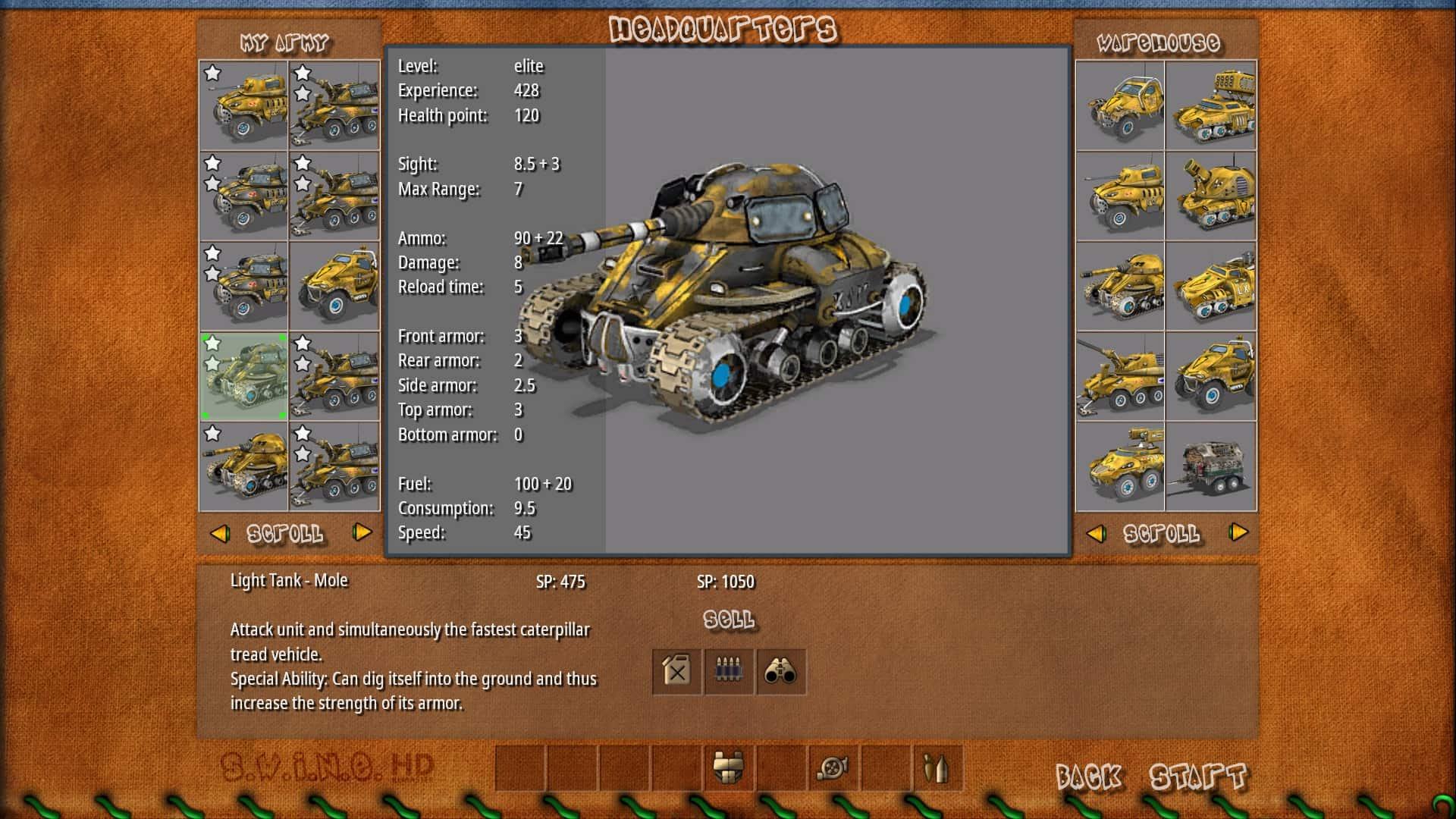Sell the selected Light Tank Mole

pos(729,620)
